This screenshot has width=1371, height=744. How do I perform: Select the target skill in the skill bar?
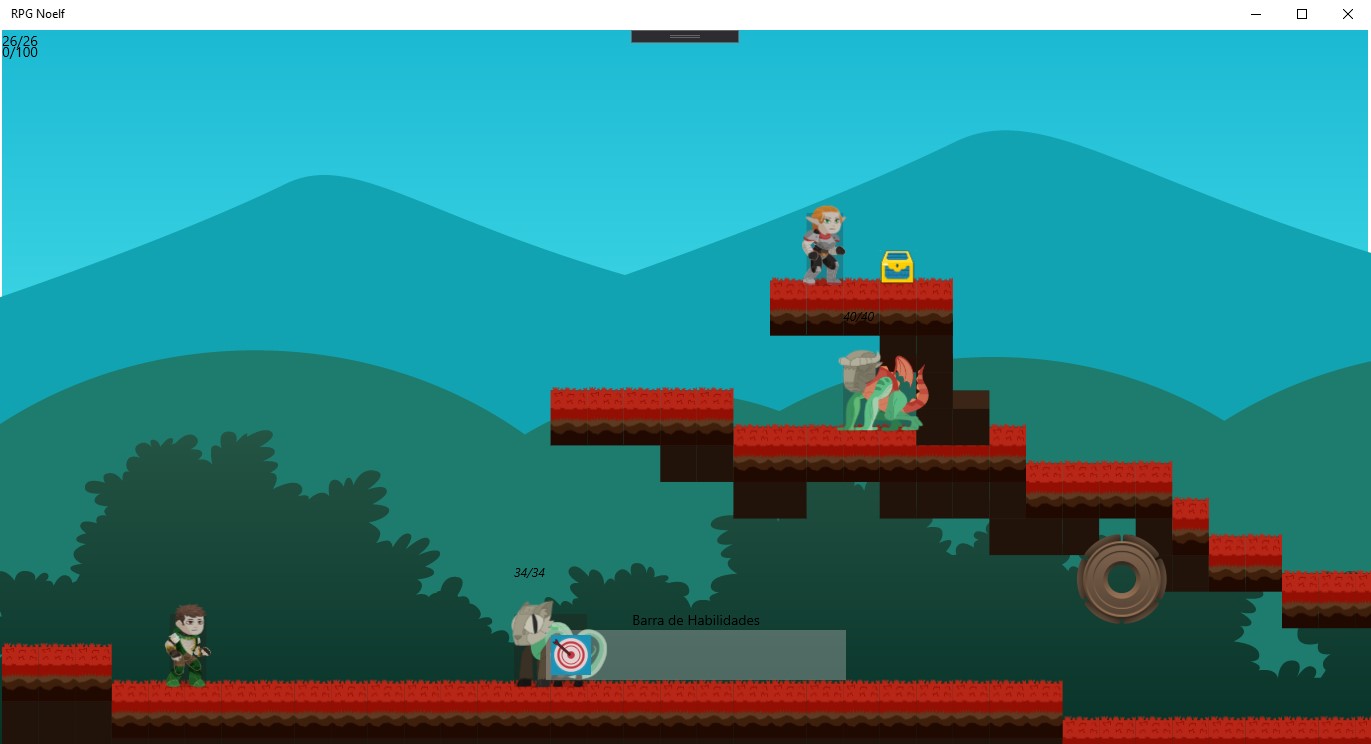click(570, 654)
